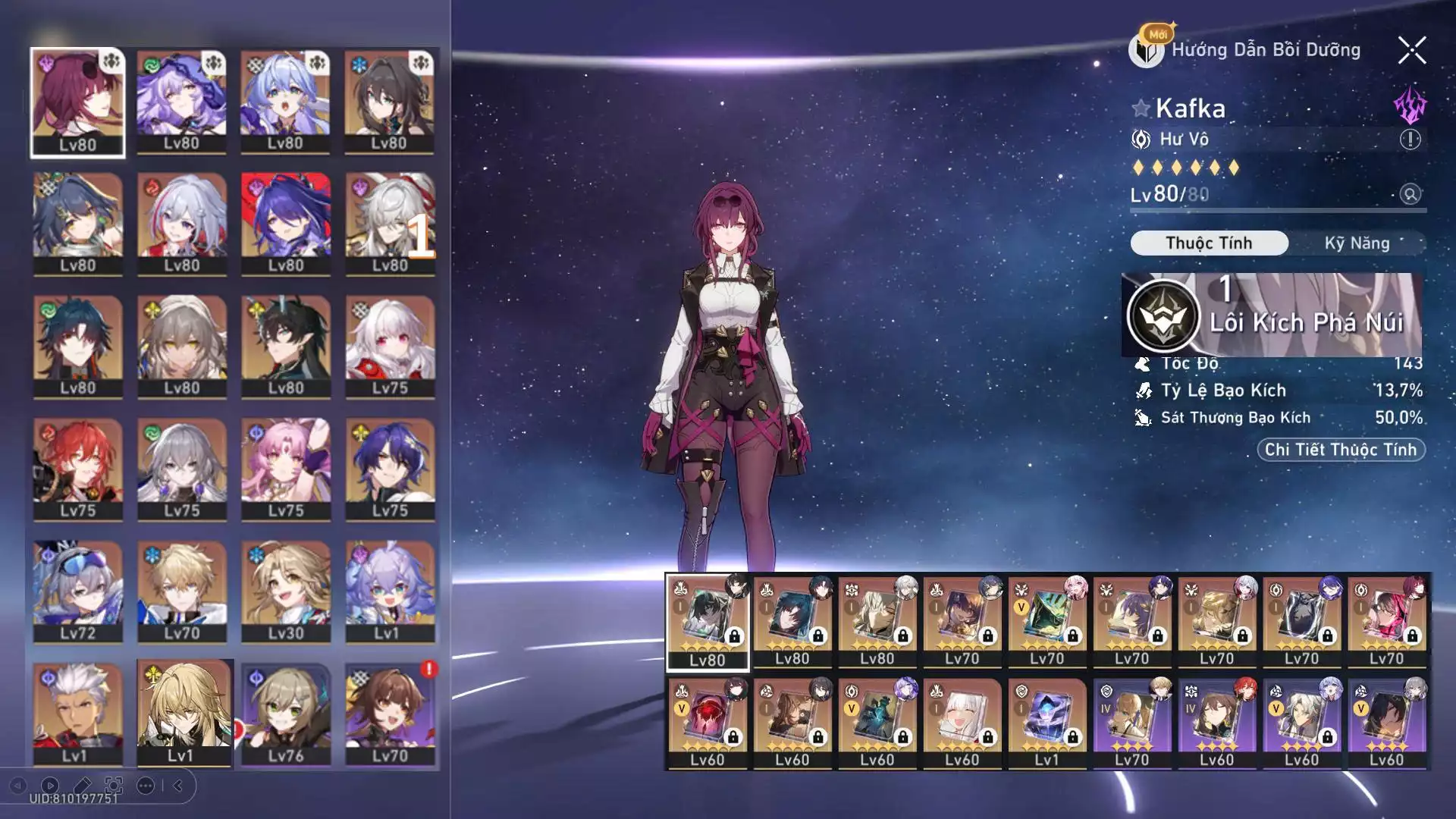Switch to the Kỹ Năng tab
The height and width of the screenshot is (819, 1456).
click(x=1357, y=243)
